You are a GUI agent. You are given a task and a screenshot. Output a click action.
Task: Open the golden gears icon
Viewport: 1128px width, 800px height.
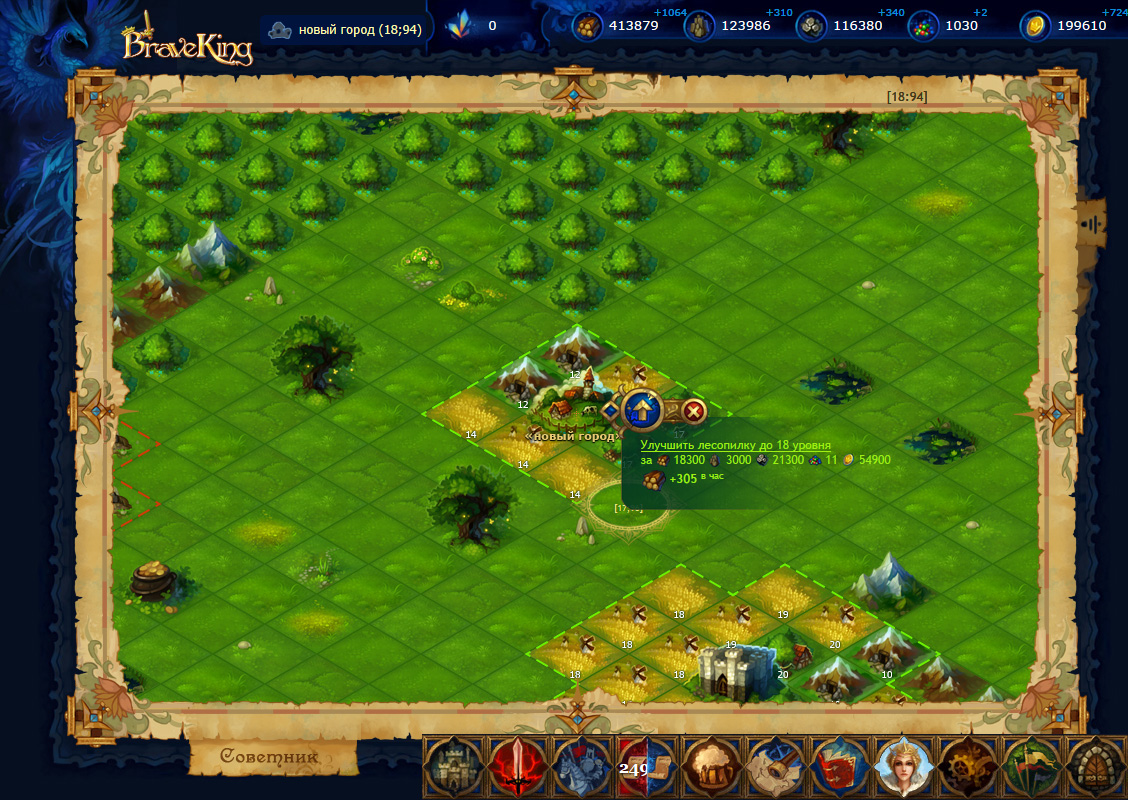point(968,768)
